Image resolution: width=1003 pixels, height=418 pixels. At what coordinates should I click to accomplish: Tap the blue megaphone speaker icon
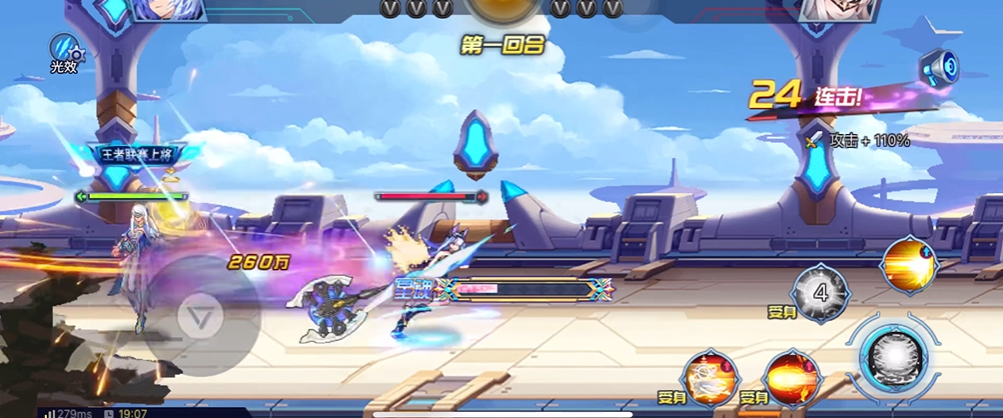[x=940, y=67]
